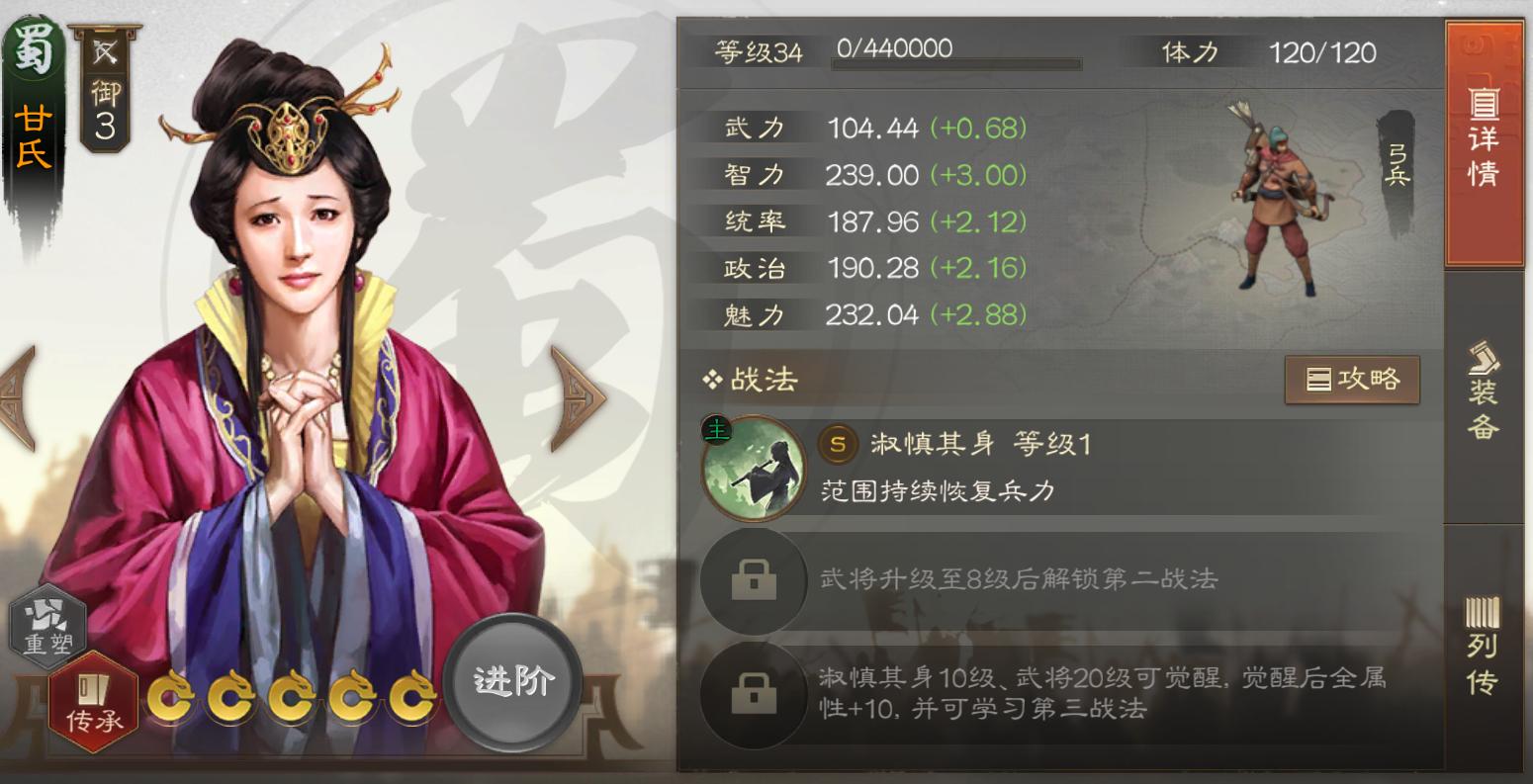Click the locked third skill slot padlock
1533x784 pixels.
(x=753, y=693)
